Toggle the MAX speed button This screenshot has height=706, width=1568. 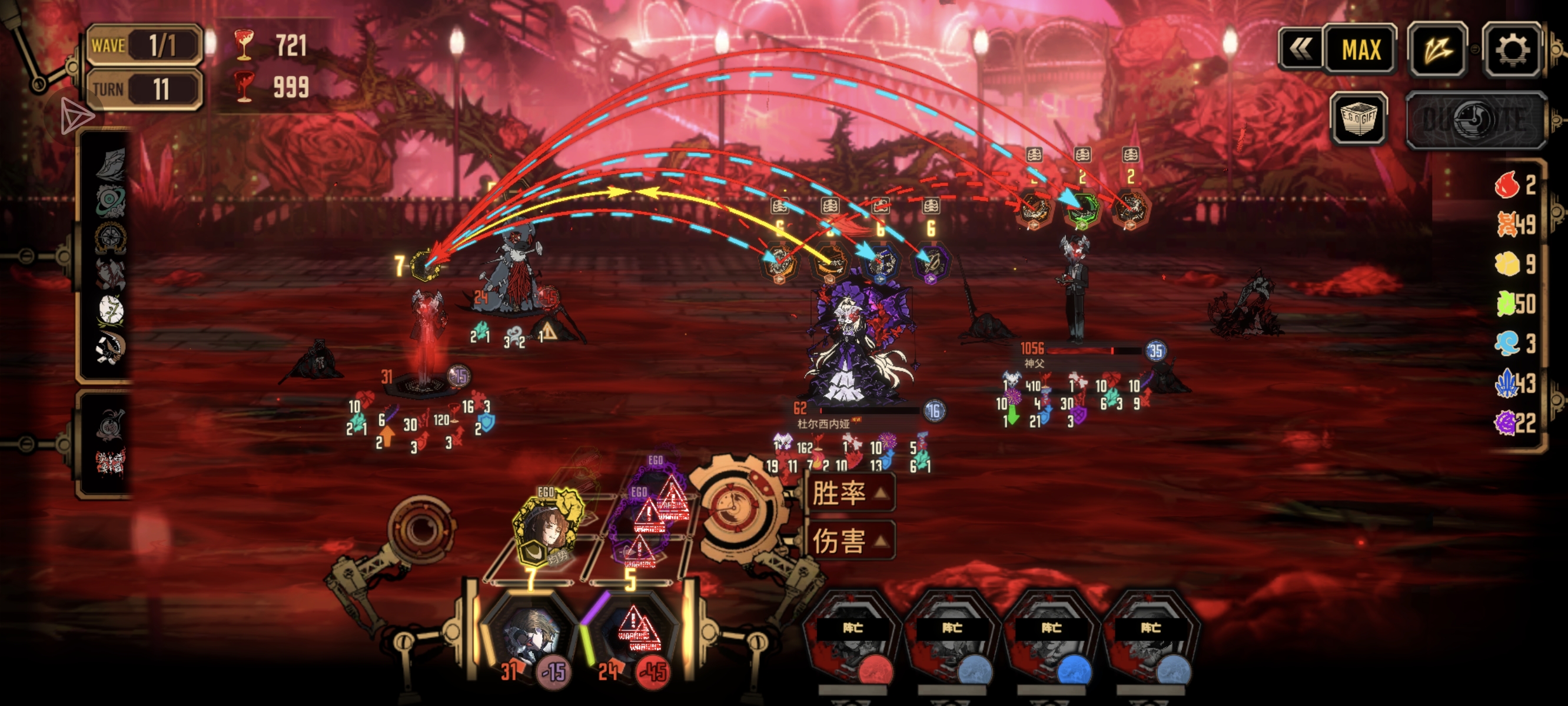(x=1361, y=50)
